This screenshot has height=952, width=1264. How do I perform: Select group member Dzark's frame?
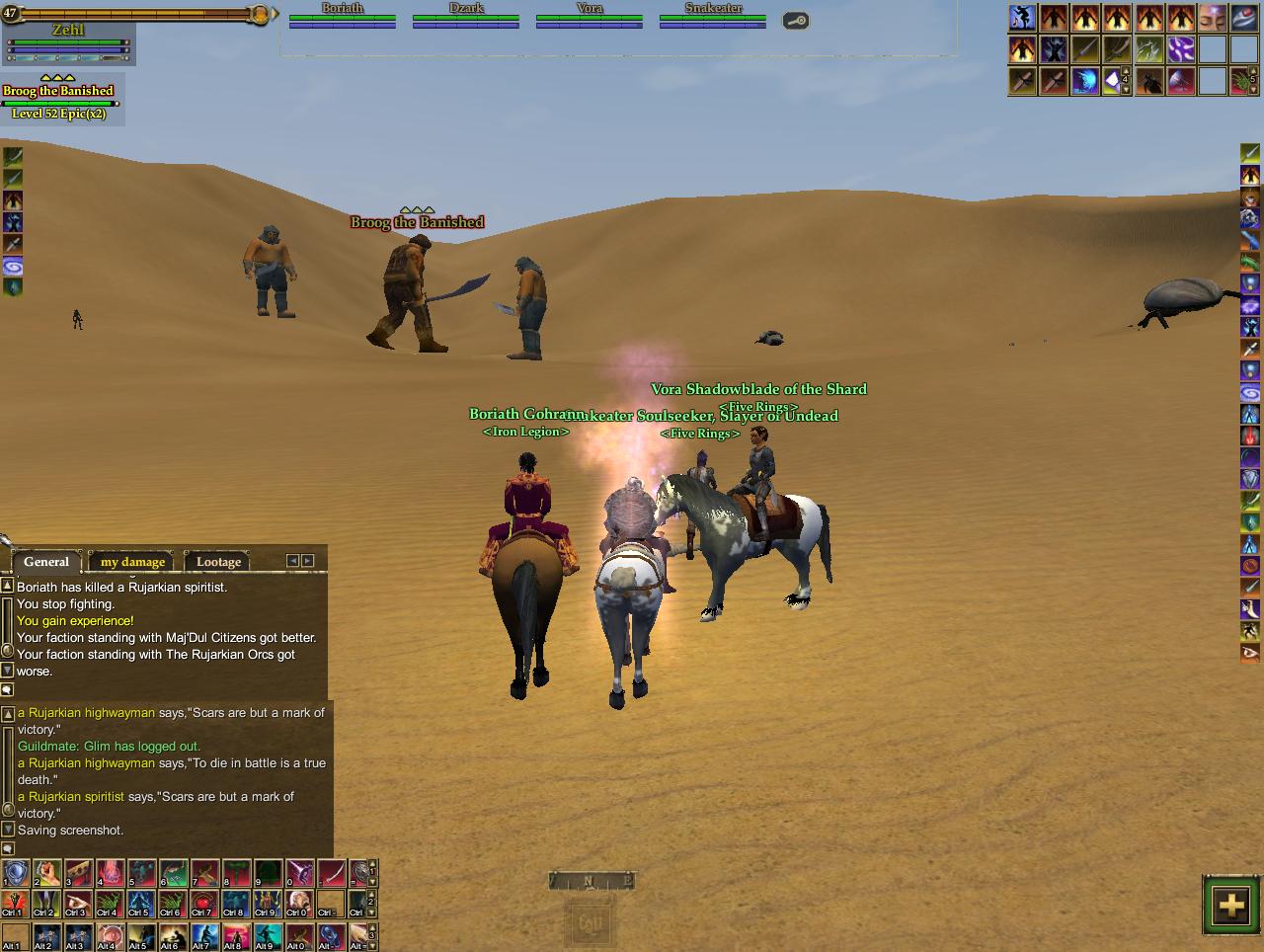tap(466, 15)
